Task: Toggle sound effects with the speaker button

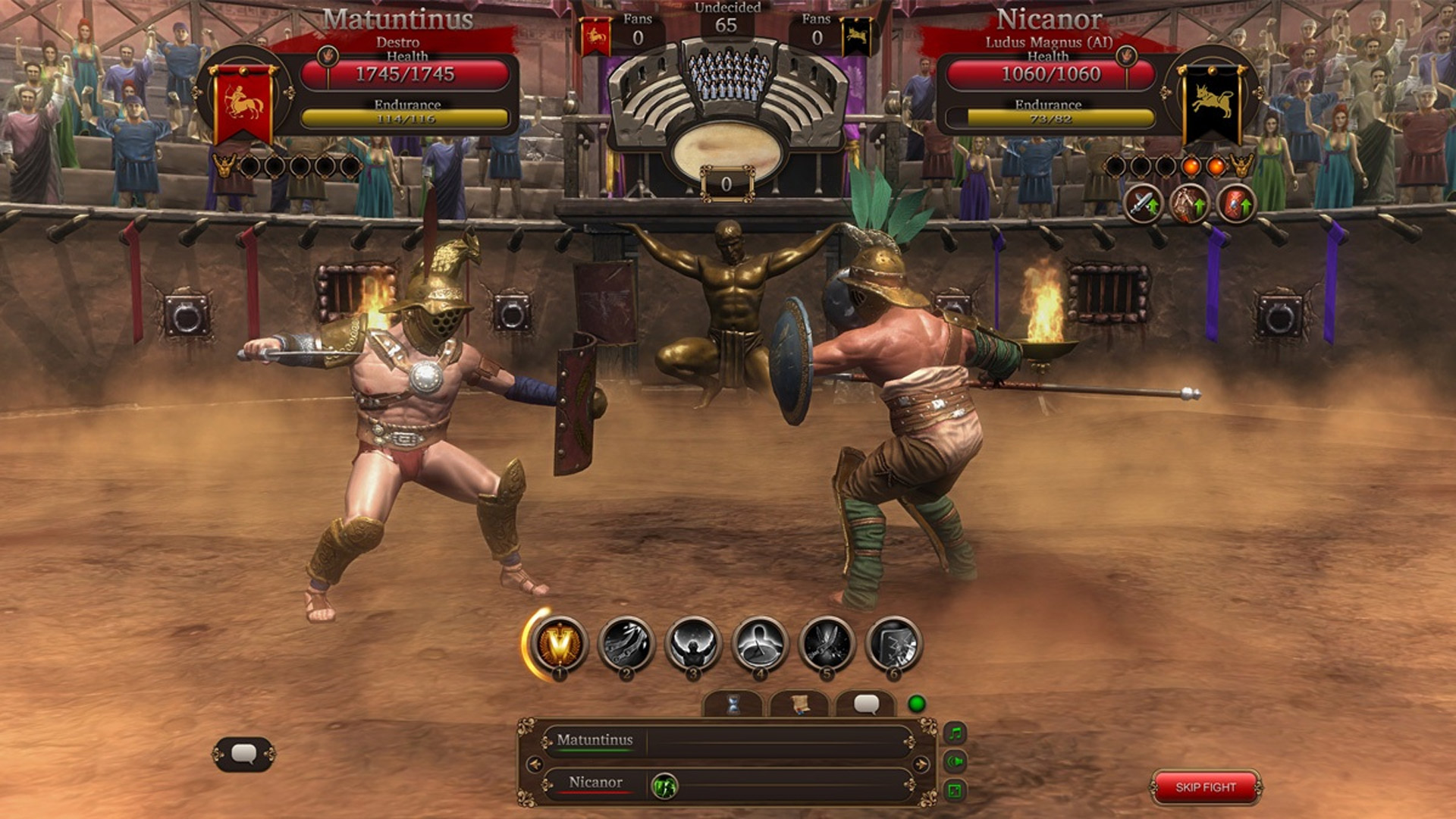Action: [x=955, y=761]
